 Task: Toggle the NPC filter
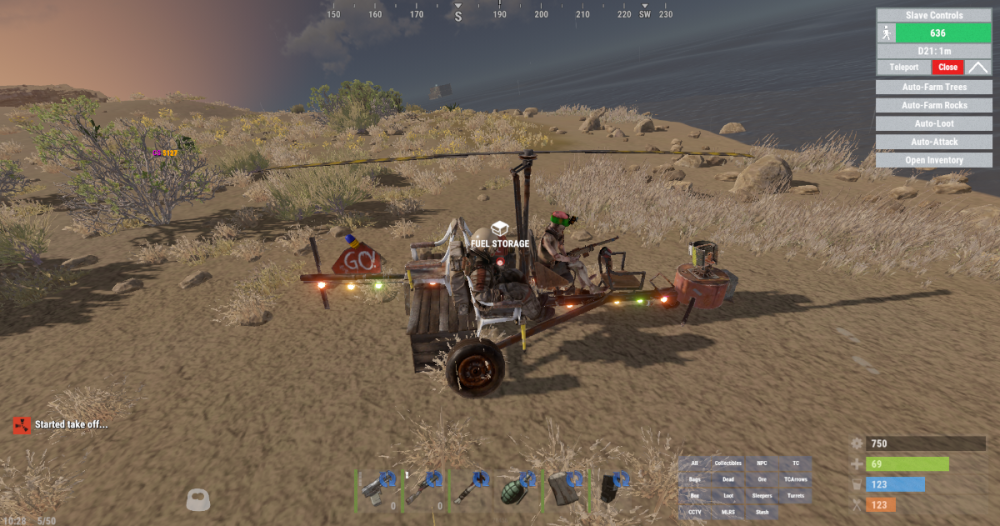click(762, 463)
